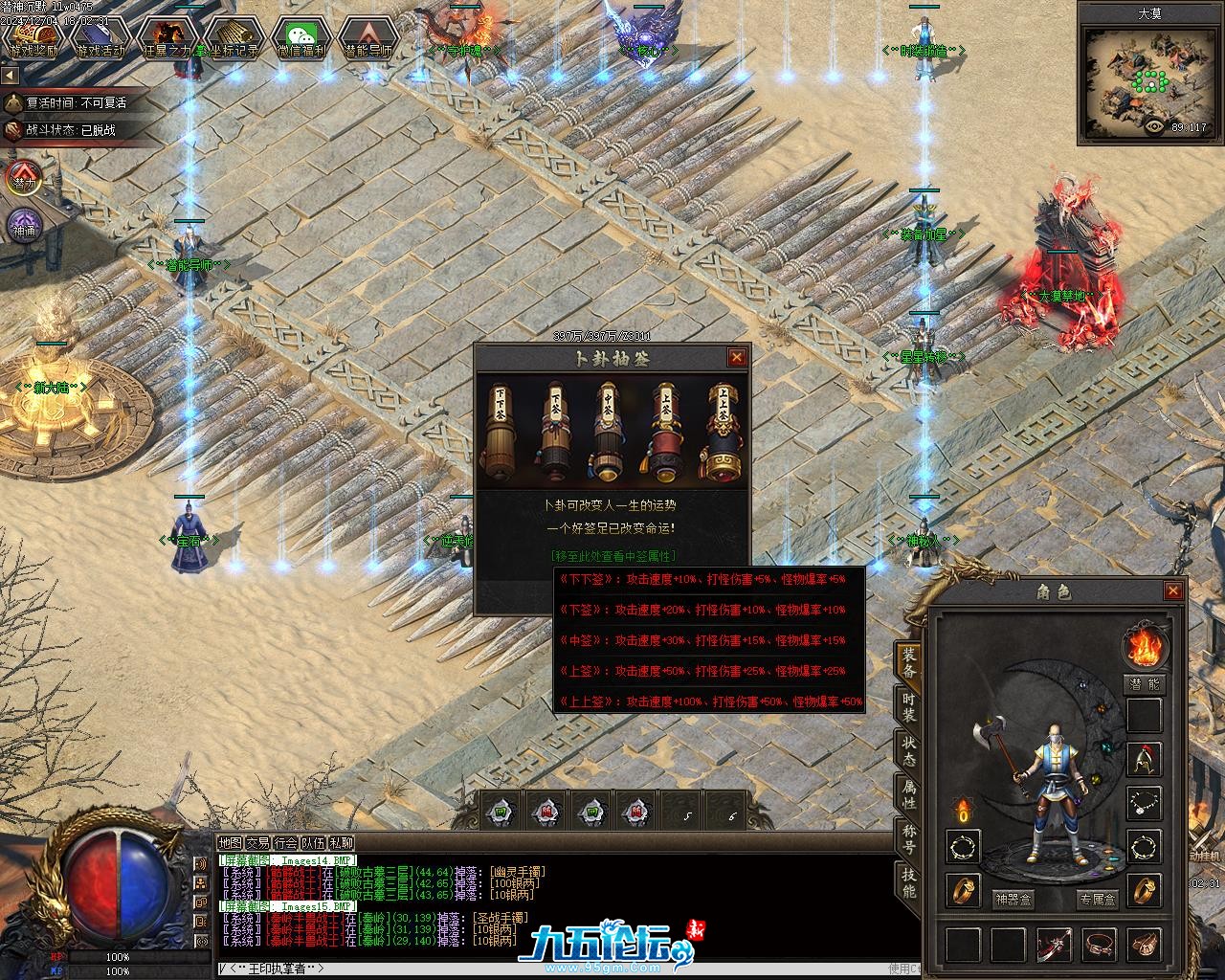
Task: Close the 角色 character panel
Action: pyautogui.click(x=1172, y=591)
